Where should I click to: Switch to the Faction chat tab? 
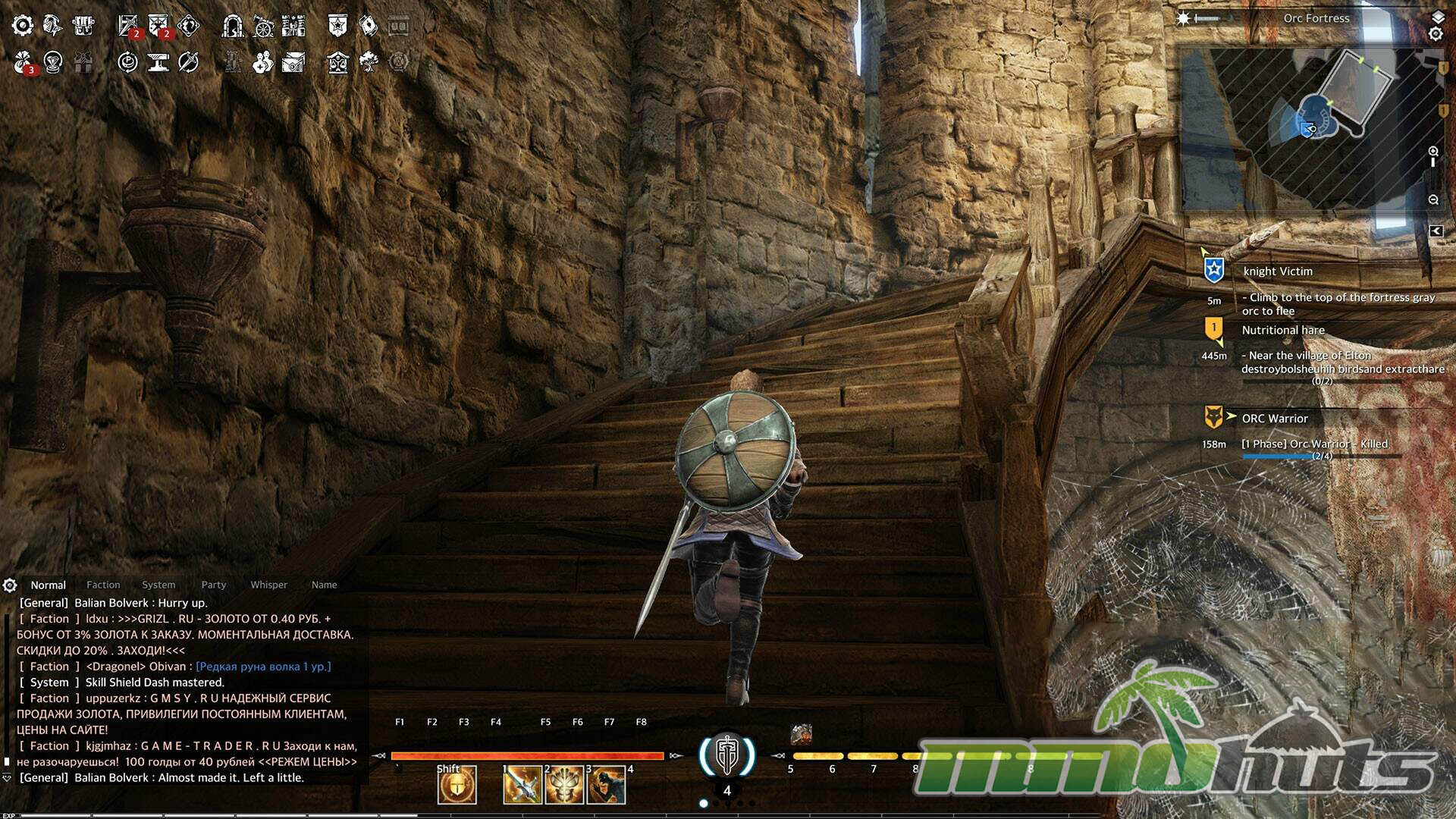(103, 585)
